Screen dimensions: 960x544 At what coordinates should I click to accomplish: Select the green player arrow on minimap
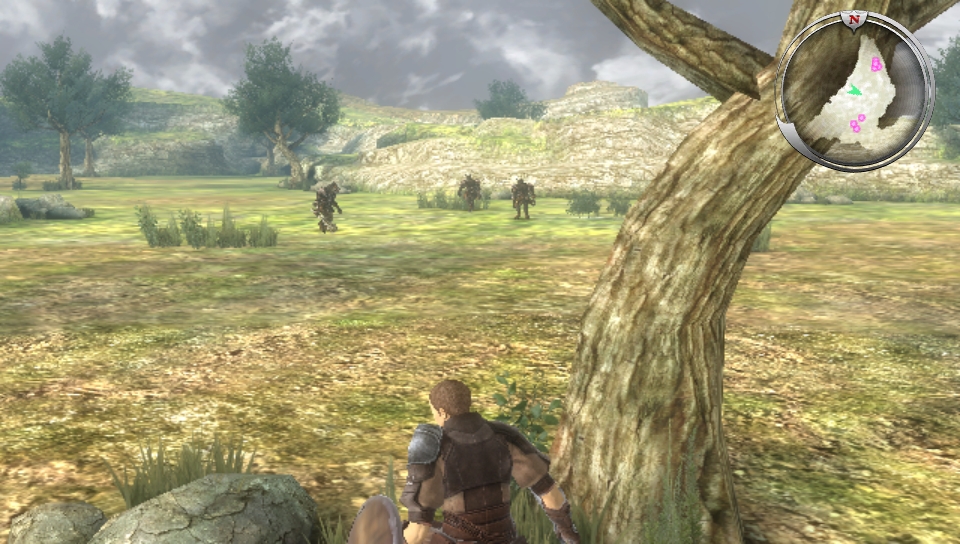pos(854,91)
